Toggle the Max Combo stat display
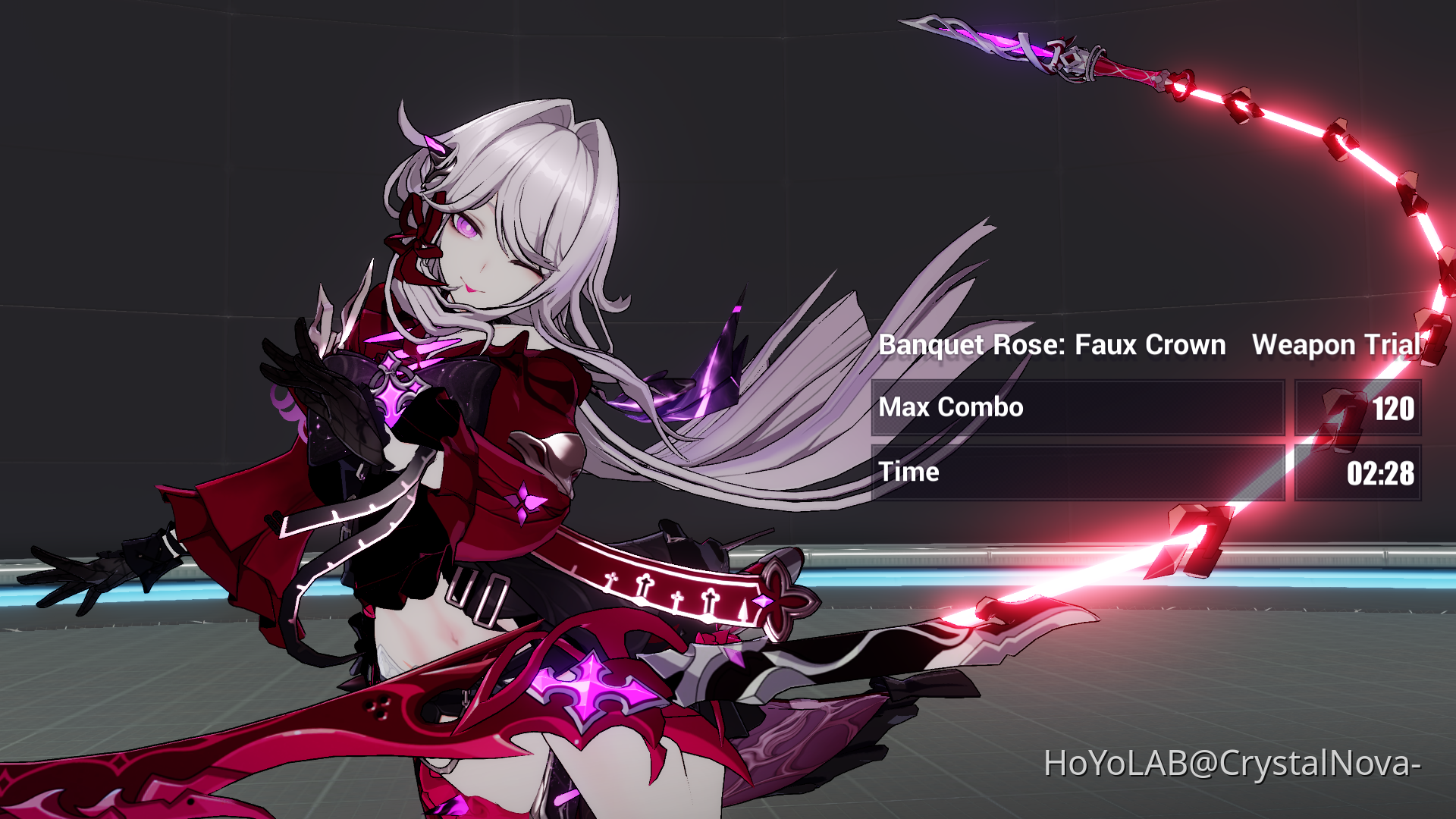The image size is (1456, 819). [950, 408]
